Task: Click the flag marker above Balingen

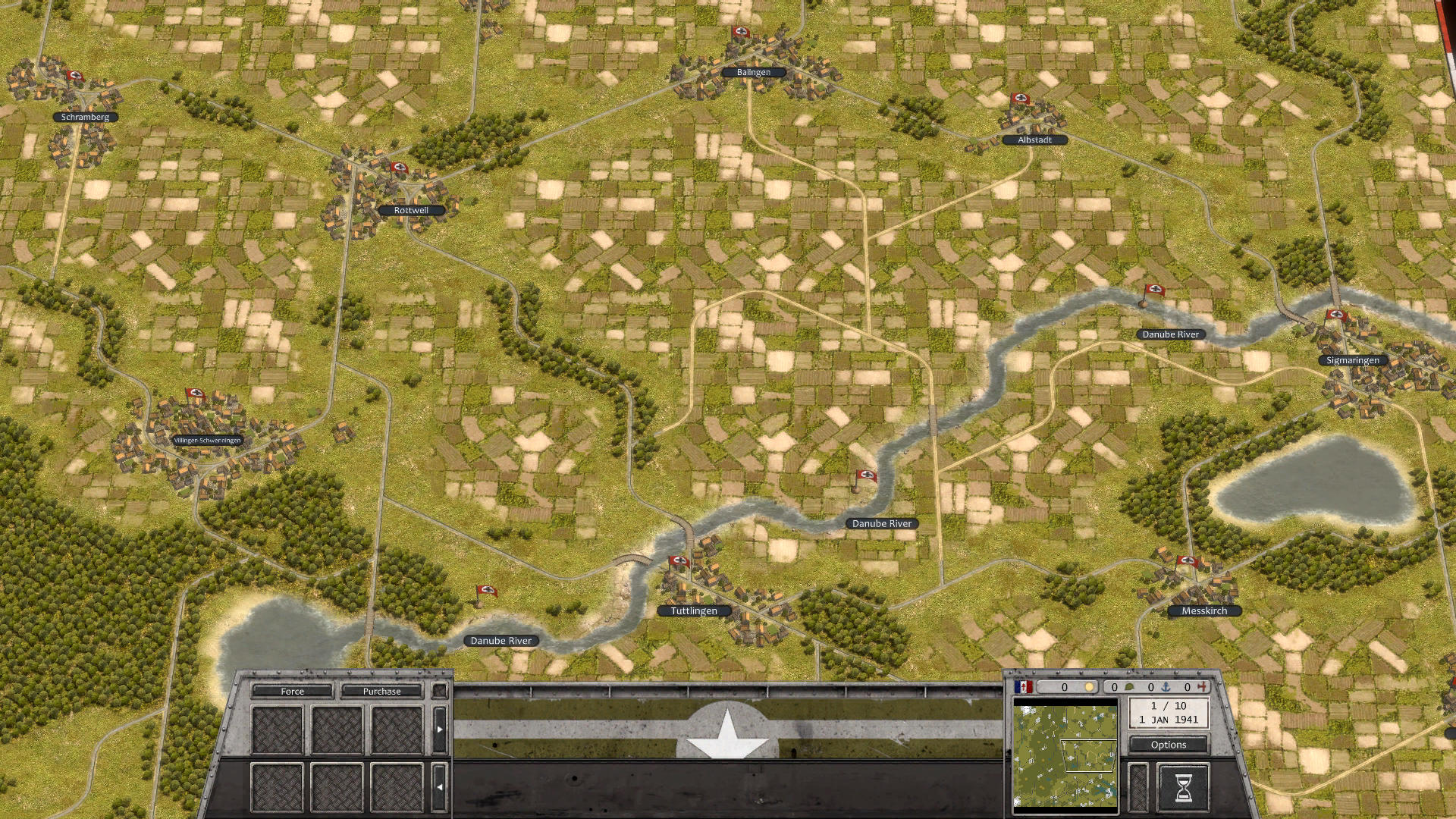Action: (740, 33)
